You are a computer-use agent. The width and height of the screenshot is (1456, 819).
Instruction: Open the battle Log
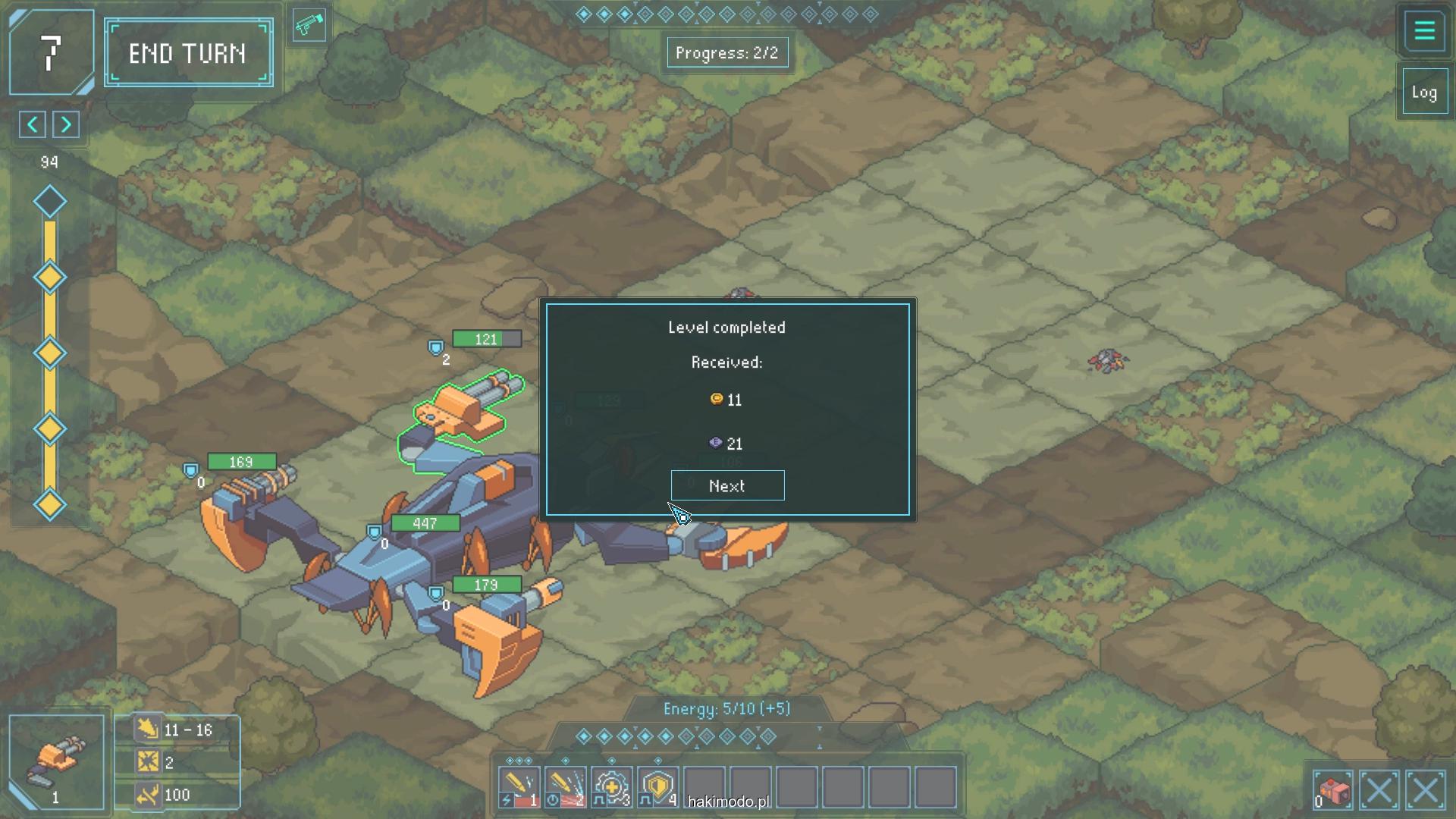(1424, 93)
